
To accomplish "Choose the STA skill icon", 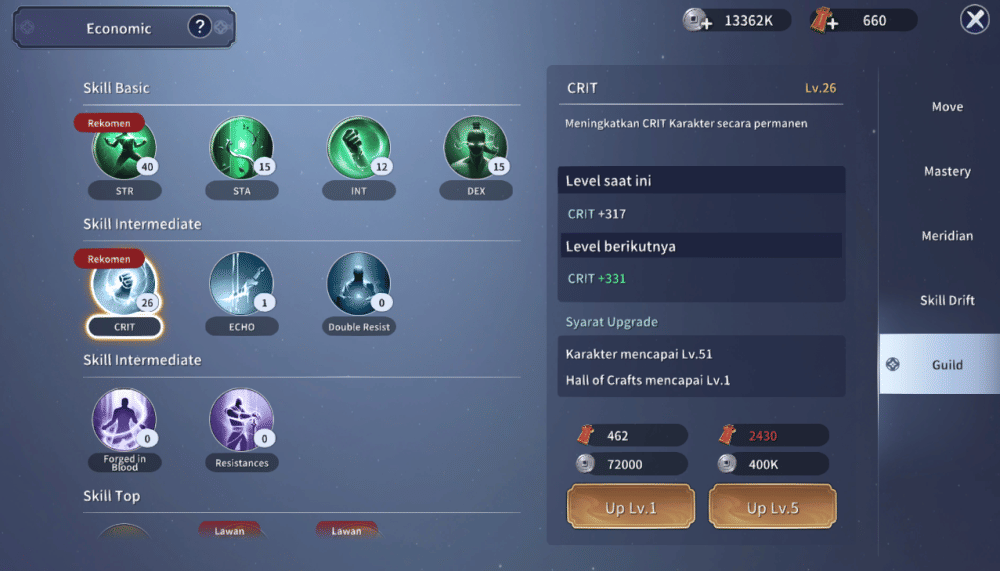I will [241, 150].
